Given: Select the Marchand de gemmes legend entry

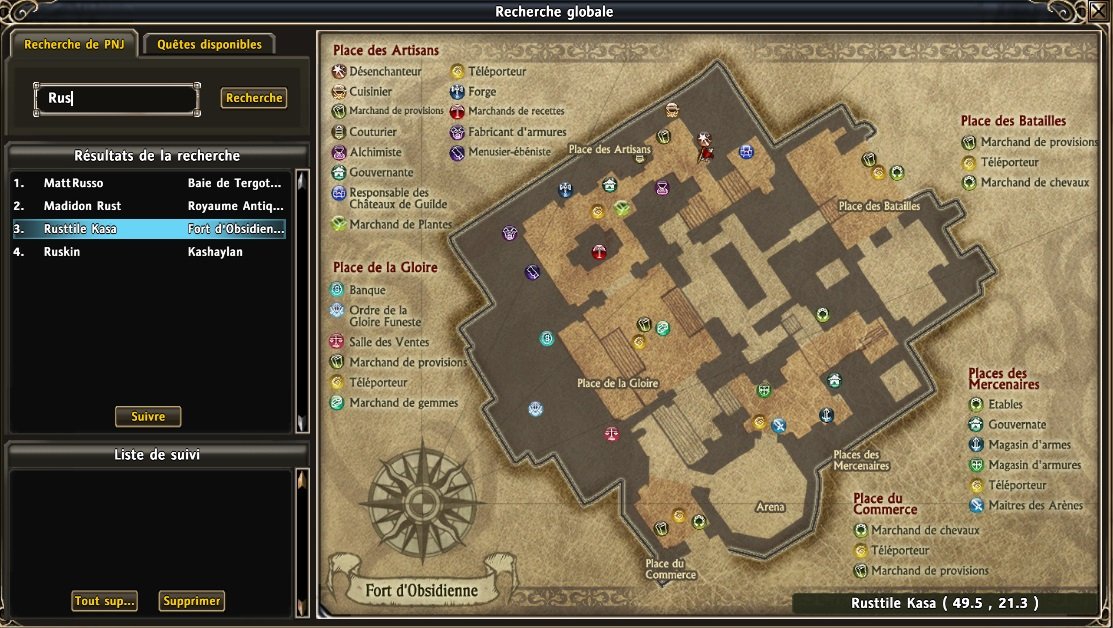Looking at the screenshot, I should tap(403, 403).
